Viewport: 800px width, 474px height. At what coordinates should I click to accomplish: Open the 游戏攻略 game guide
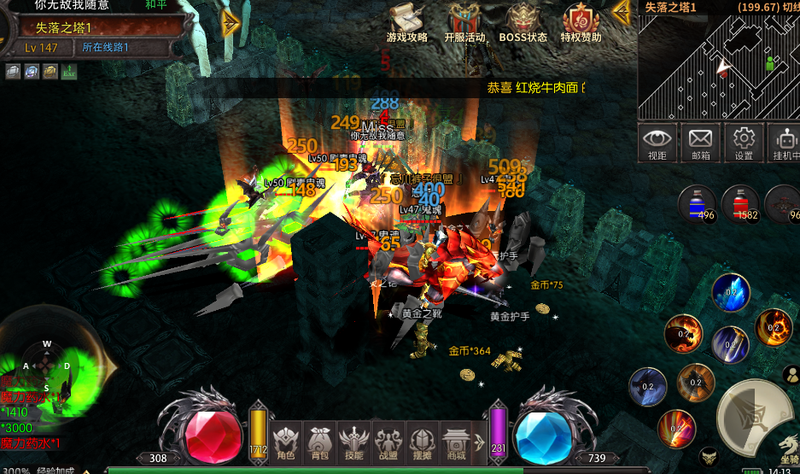click(406, 24)
